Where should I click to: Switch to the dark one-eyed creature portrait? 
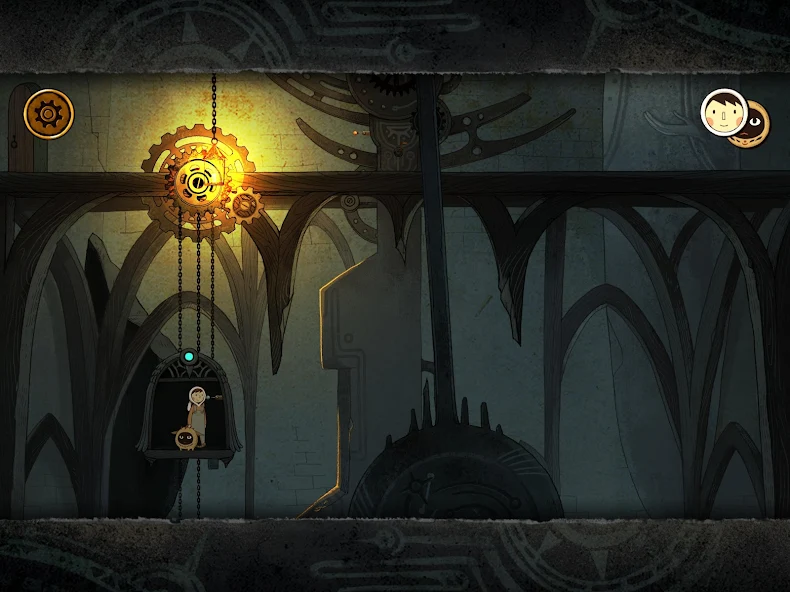pos(756,121)
